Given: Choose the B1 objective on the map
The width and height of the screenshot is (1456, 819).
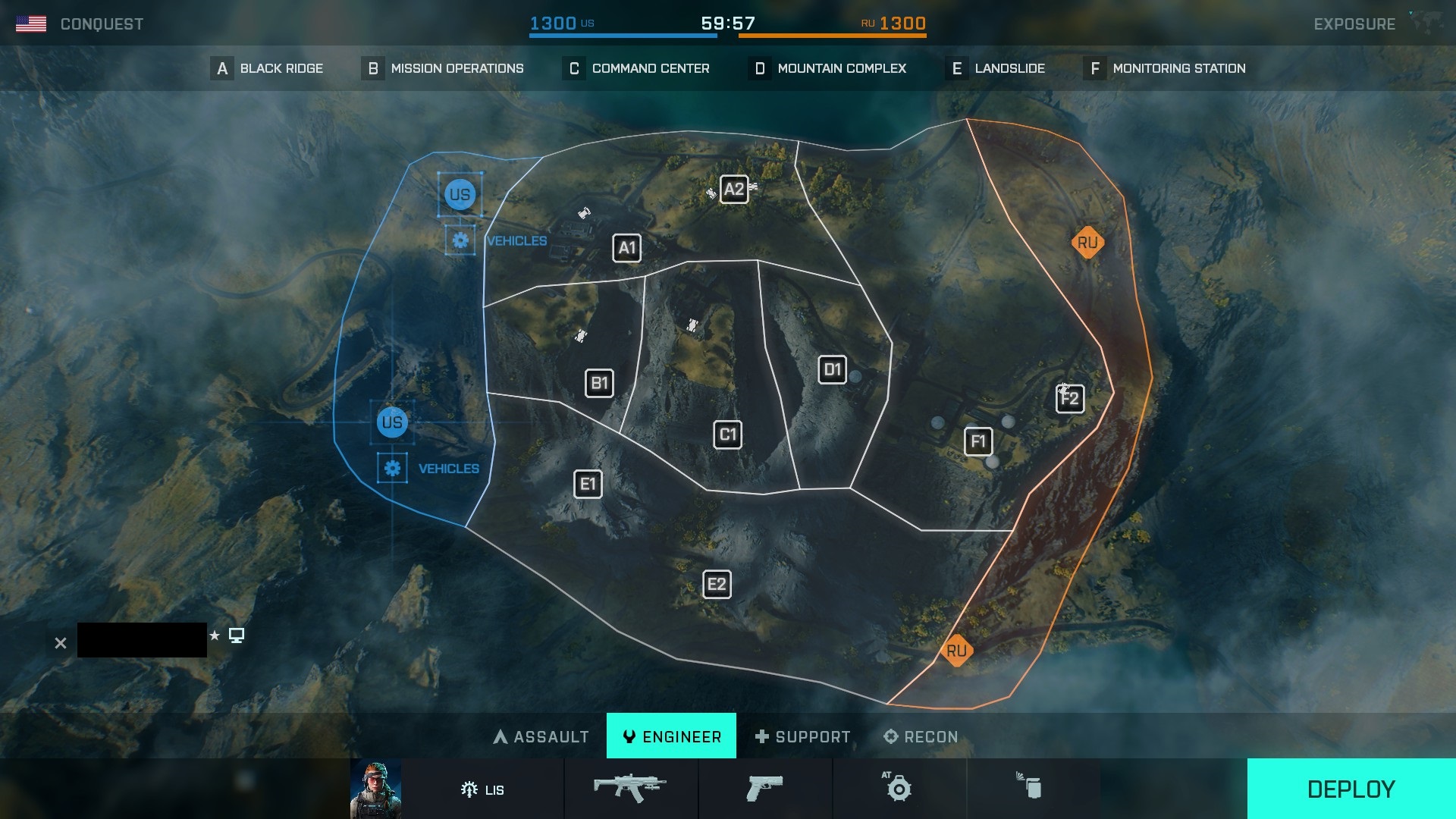Looking at the screenshot, I should coord(599,383).
